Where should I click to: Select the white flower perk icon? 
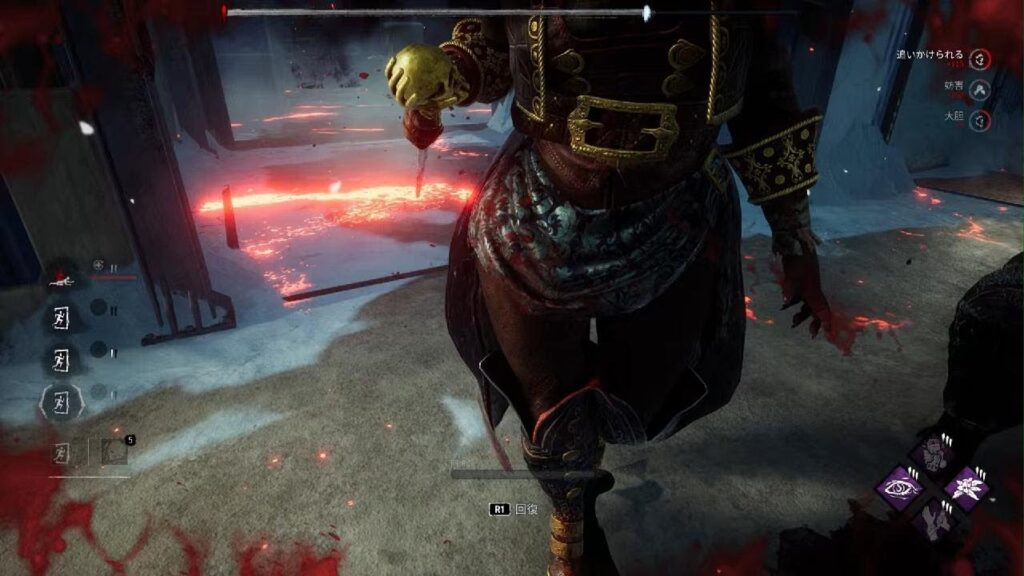pos(965,489)
